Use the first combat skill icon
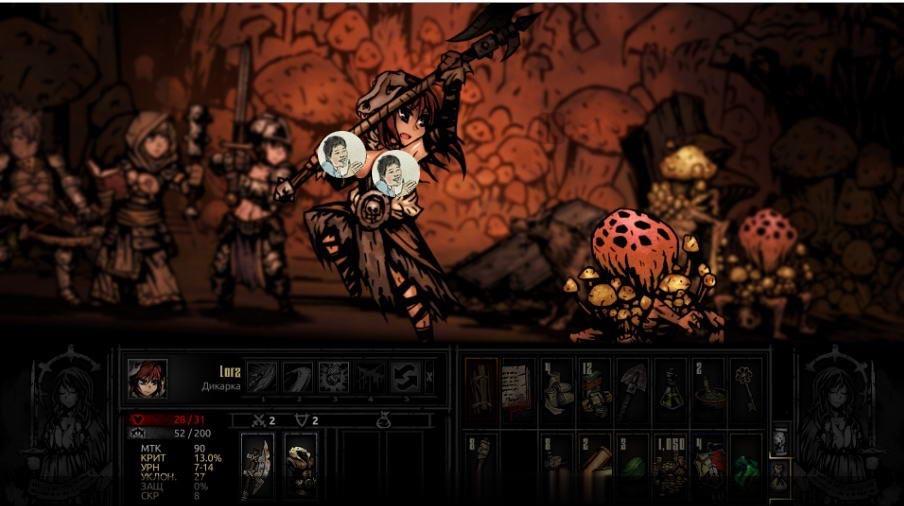The height and width of the screenshot is (506, 904). point(262,378)
